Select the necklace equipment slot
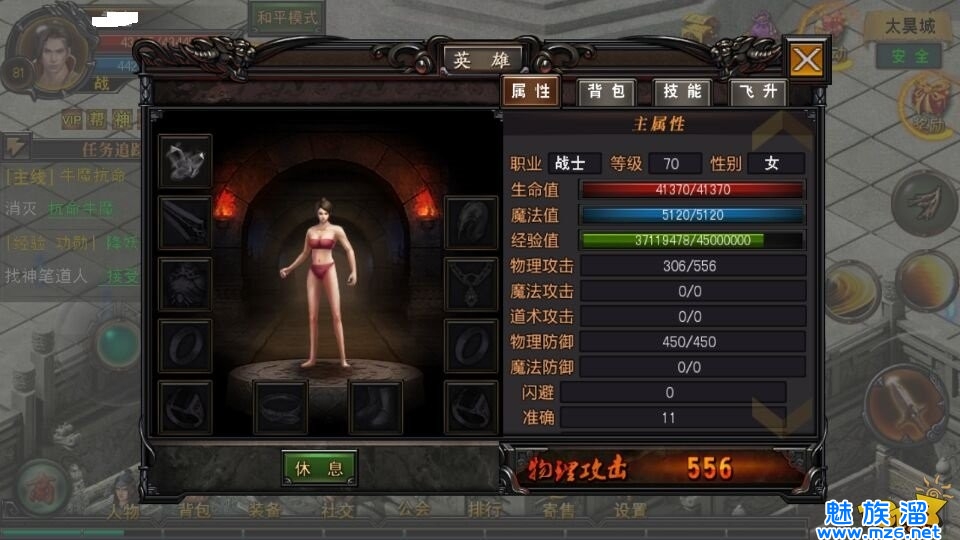Viewport: 960px width, 540px height. pyautogui.click(x=471, y=284)
